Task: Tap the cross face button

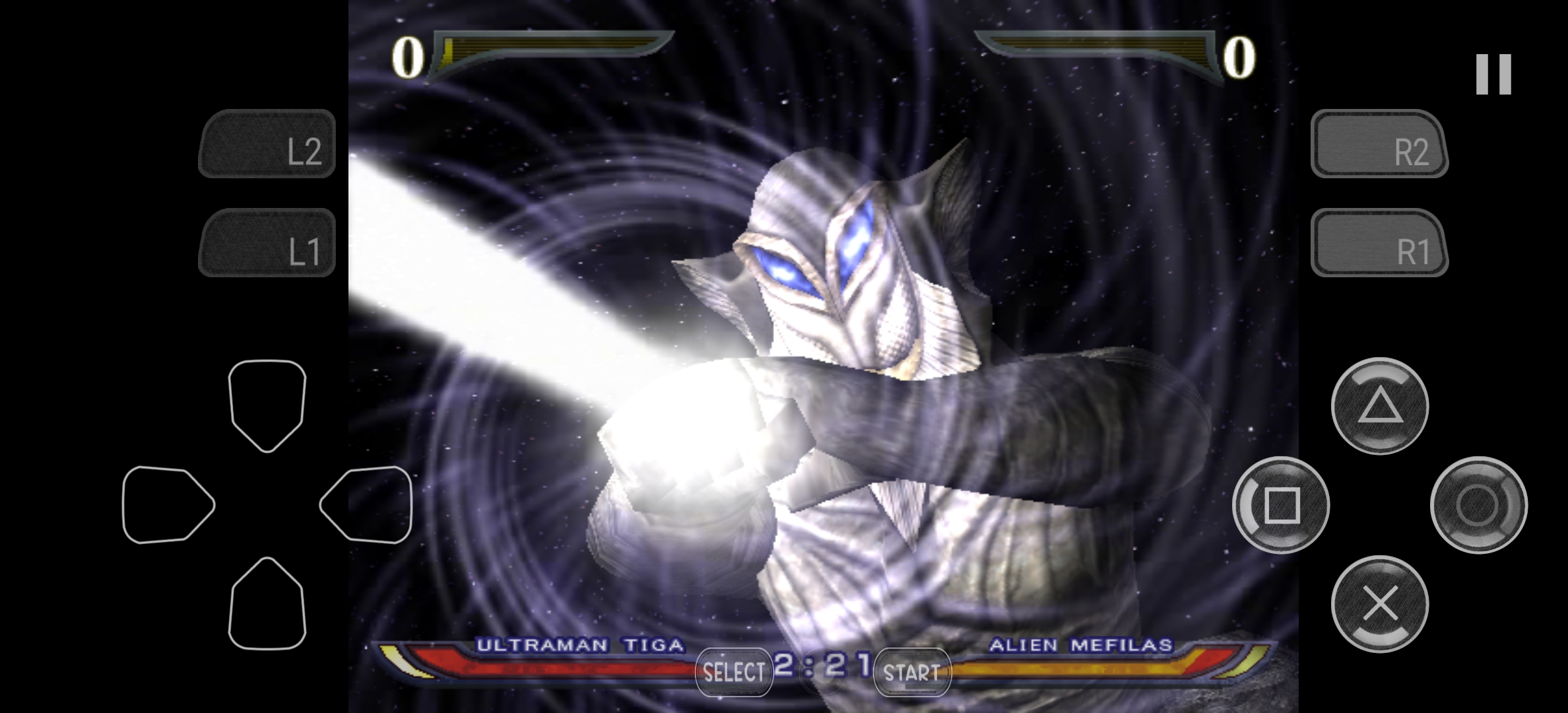Action: click(1380, 604)
